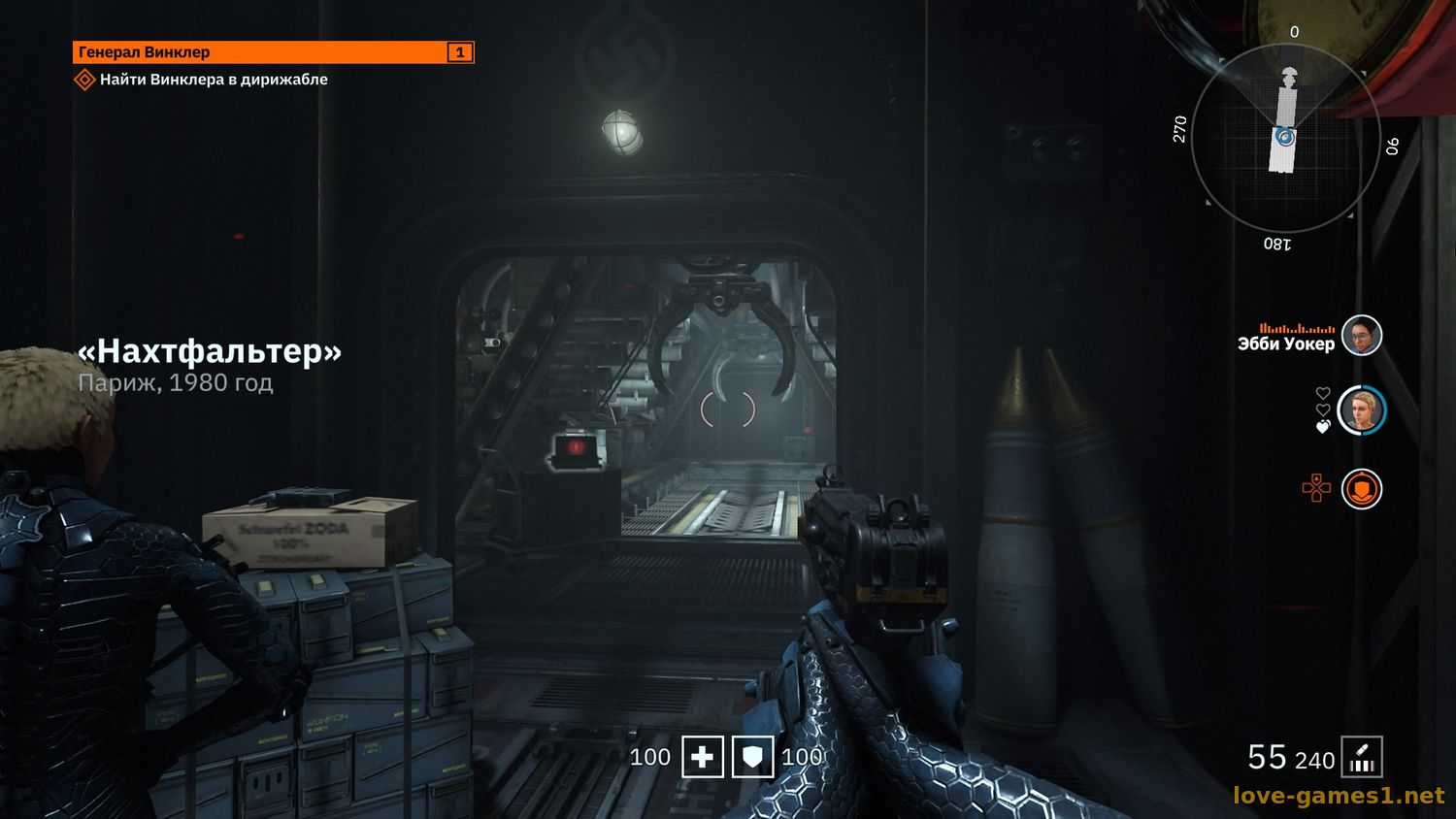This screenshot has width=1456, height=819.
Task: Click the blonde player character portrait
Action: (1361, 410)
